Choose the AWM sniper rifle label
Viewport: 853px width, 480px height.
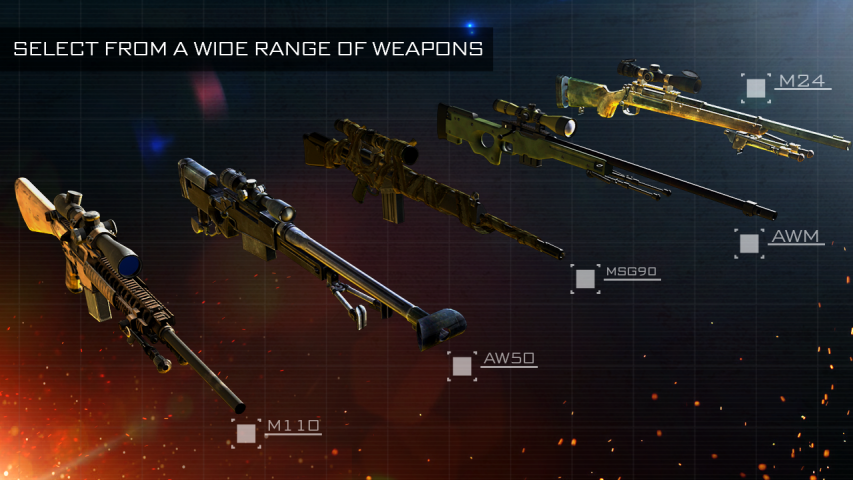tap(795, 238)
